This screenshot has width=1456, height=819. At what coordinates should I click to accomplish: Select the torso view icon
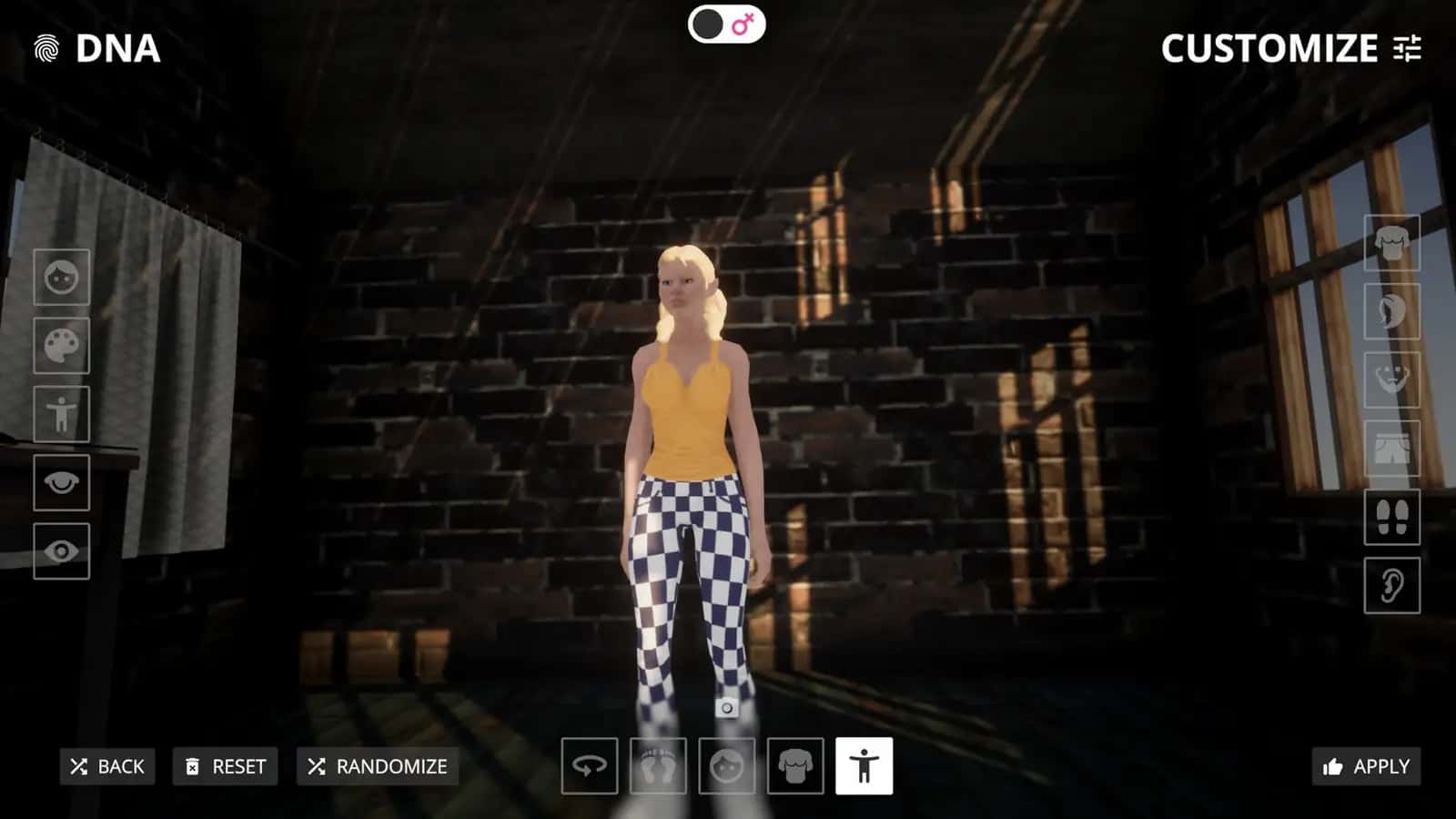point(795,765)
